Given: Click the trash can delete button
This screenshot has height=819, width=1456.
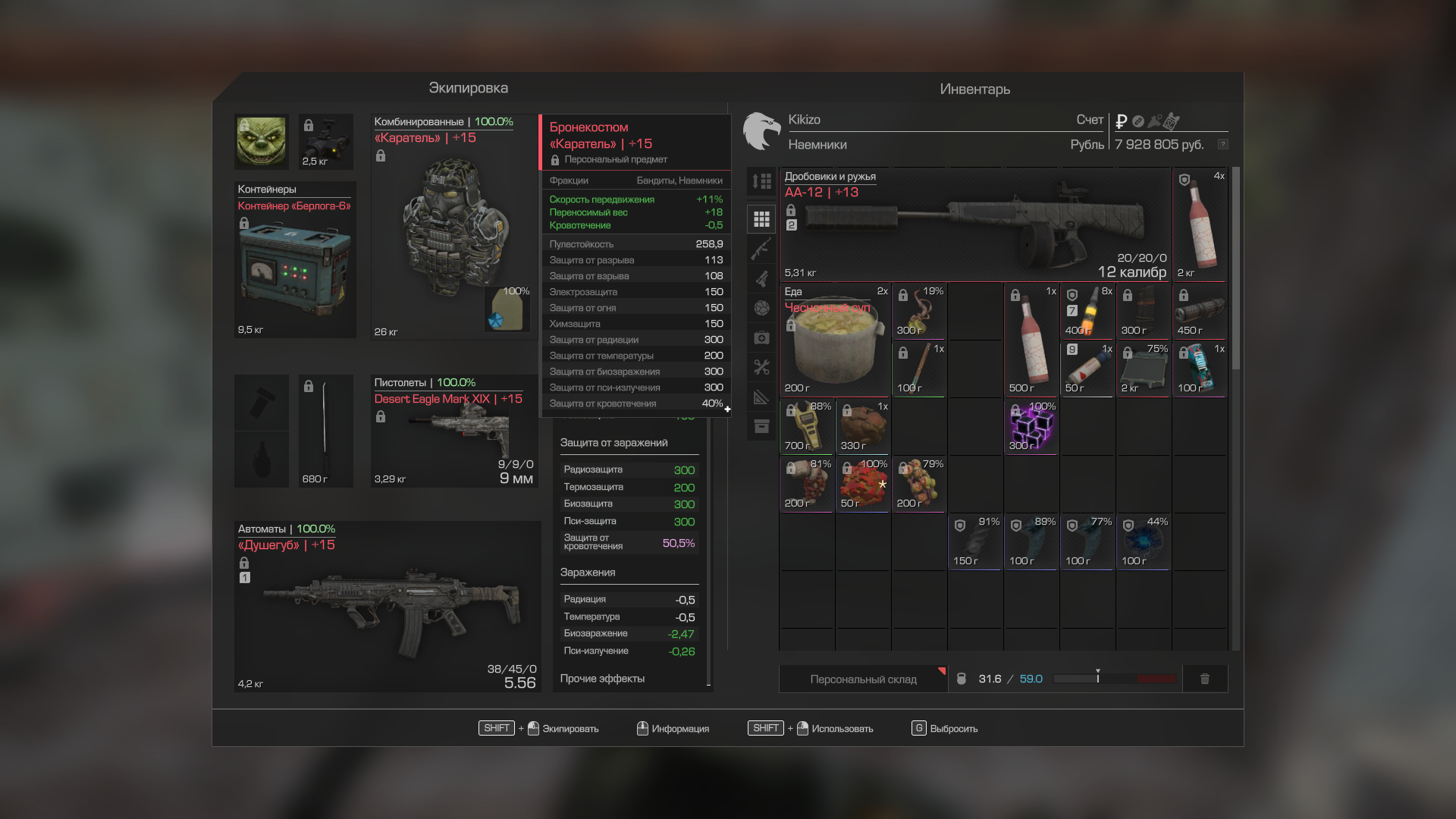Looking at the screenshot, I should pos(1204,679).
